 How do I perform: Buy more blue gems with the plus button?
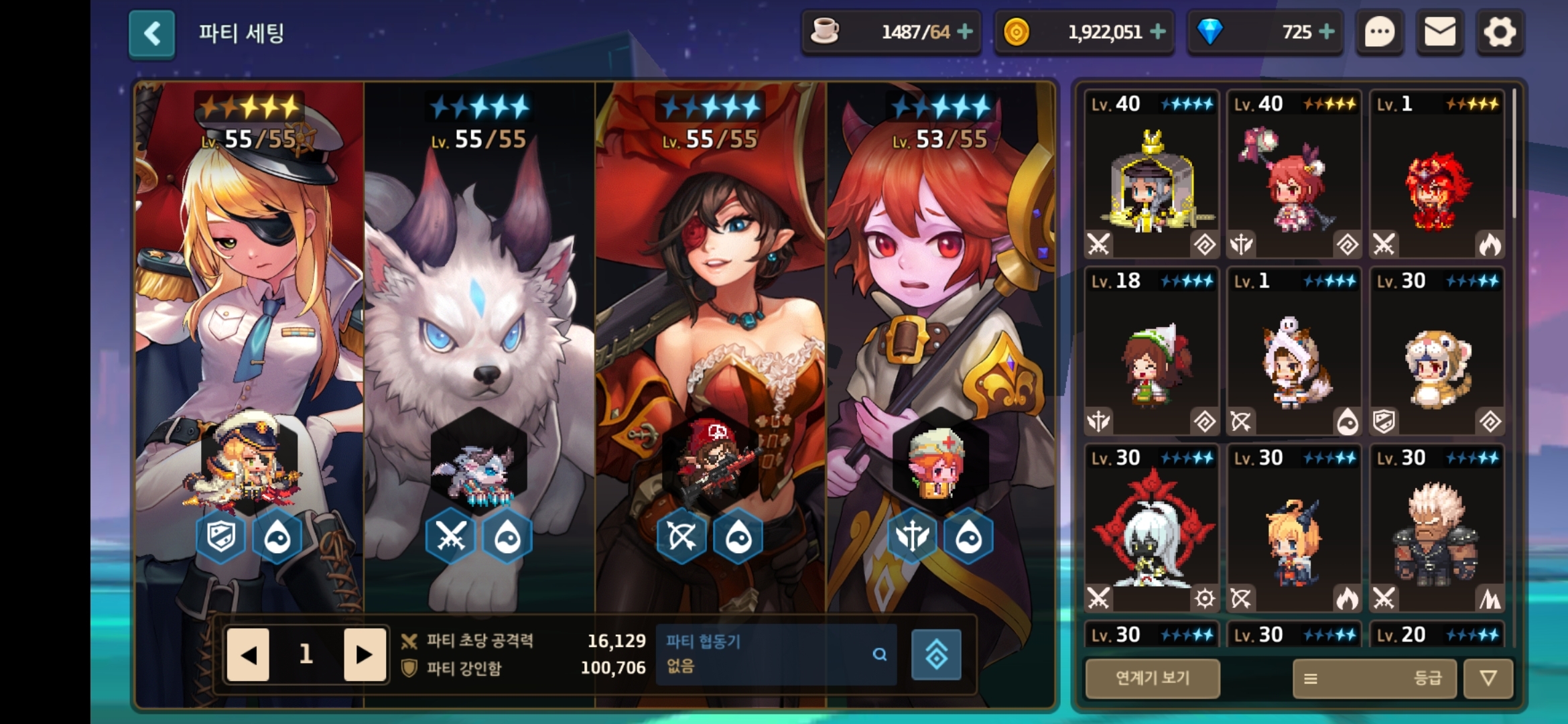click(1326, 32)
